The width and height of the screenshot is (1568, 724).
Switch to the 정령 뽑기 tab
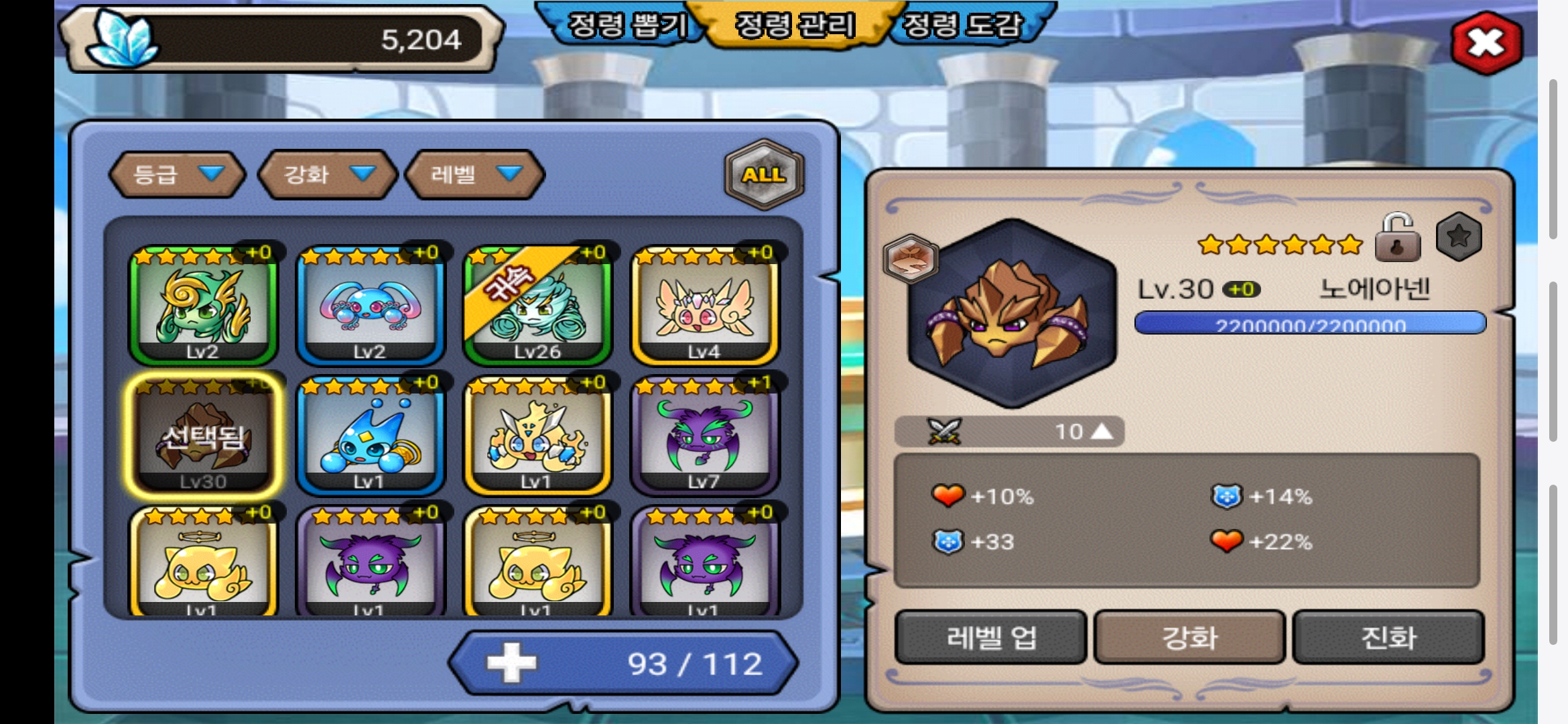pos(626,25)
